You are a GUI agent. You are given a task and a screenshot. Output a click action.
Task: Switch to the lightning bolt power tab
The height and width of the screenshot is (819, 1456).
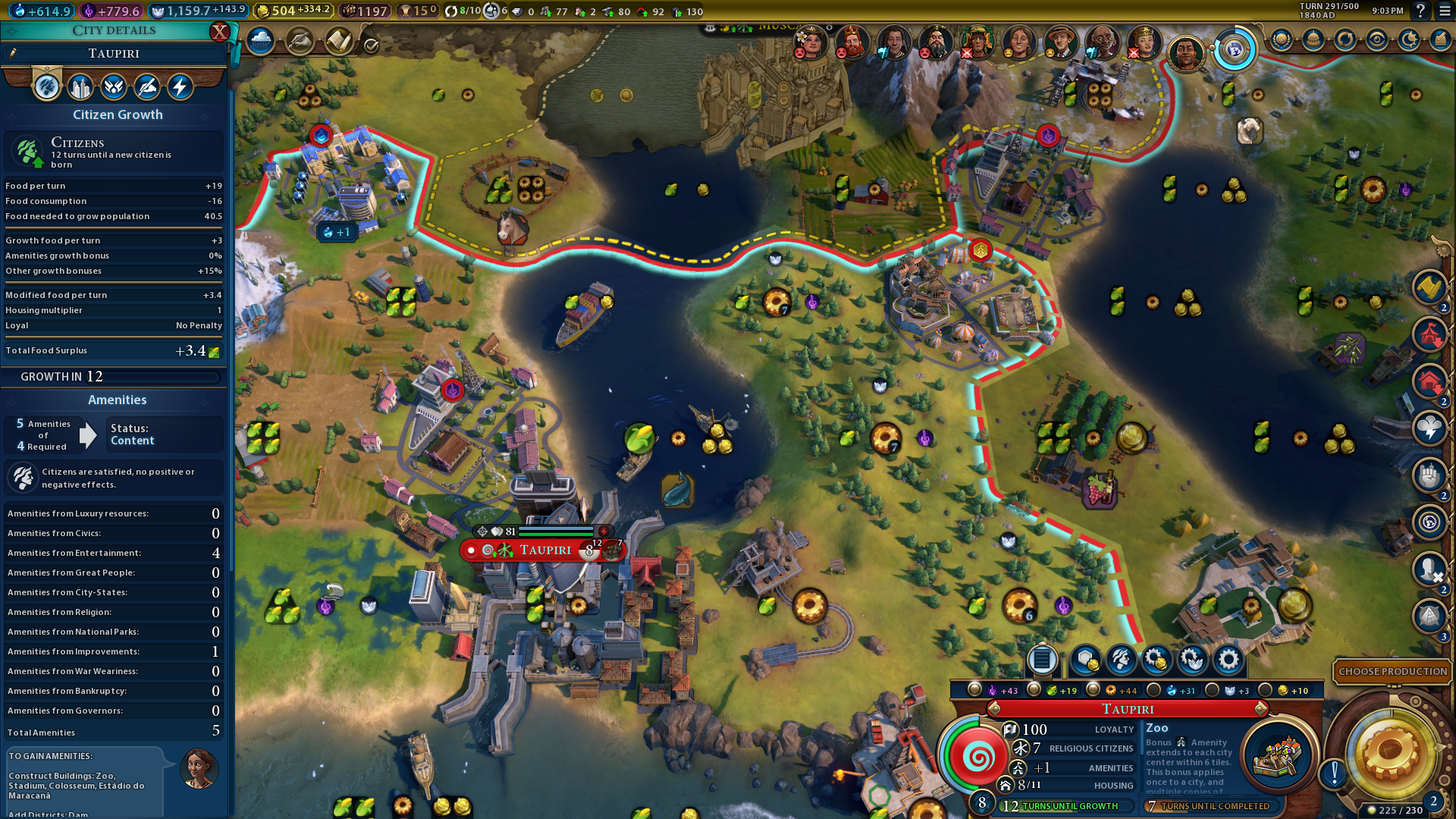coord(180,87)
